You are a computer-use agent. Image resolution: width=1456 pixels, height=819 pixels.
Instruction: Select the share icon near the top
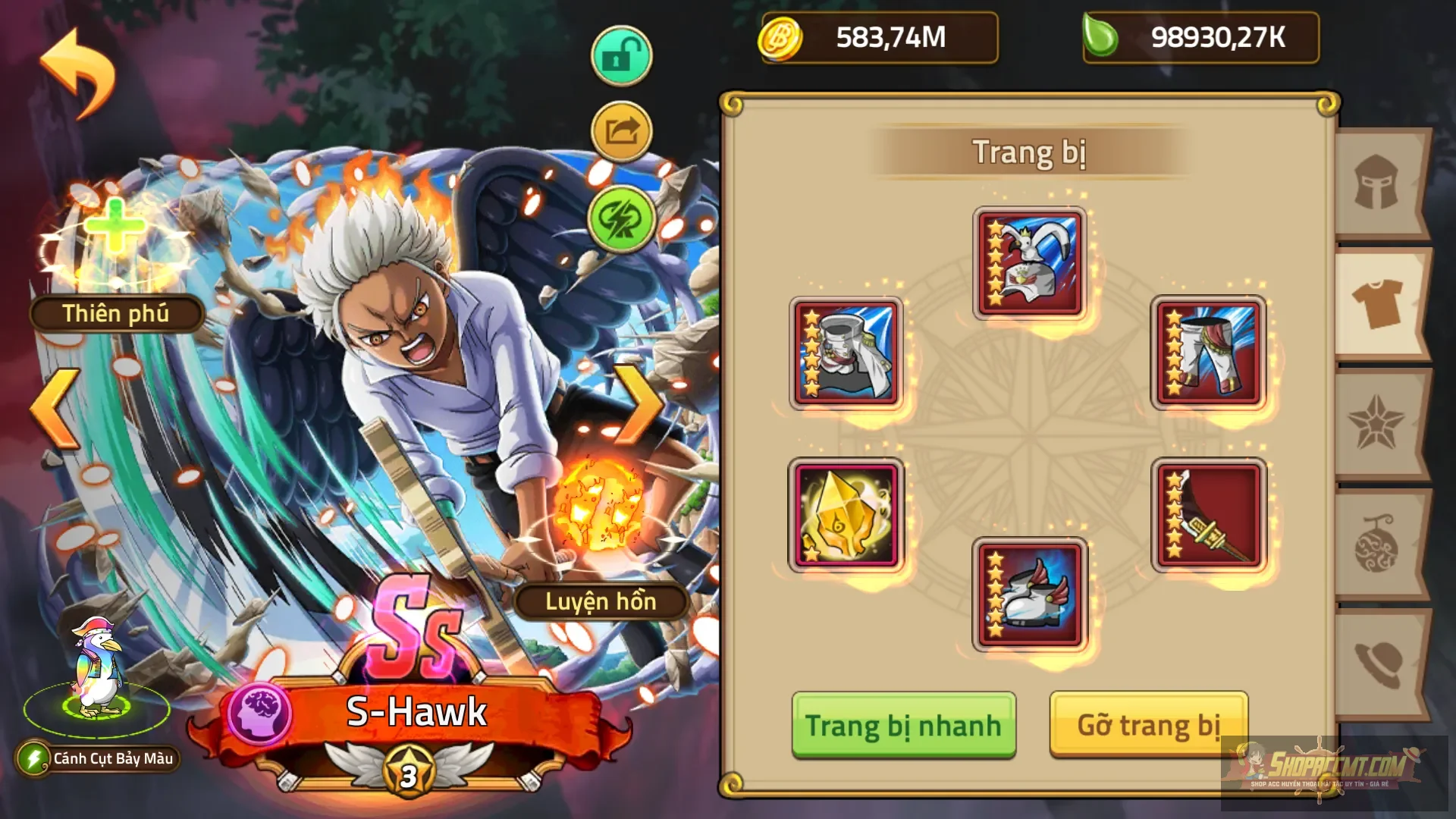tap(620, 130)
